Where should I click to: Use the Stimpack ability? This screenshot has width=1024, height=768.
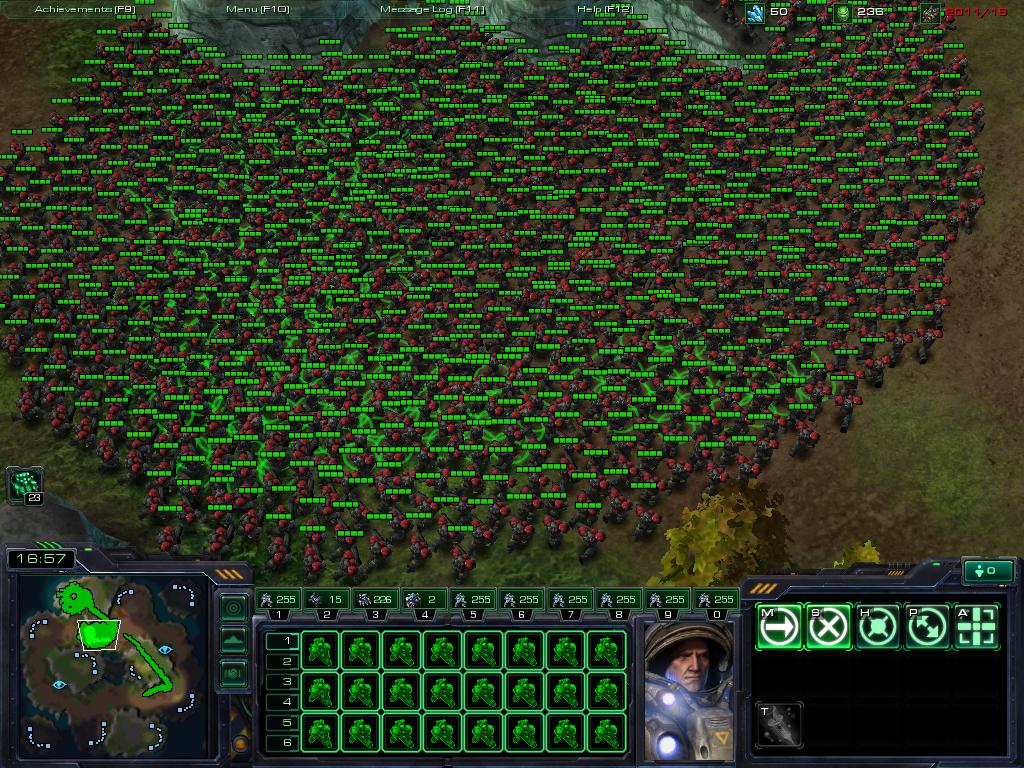pos(779,724)
